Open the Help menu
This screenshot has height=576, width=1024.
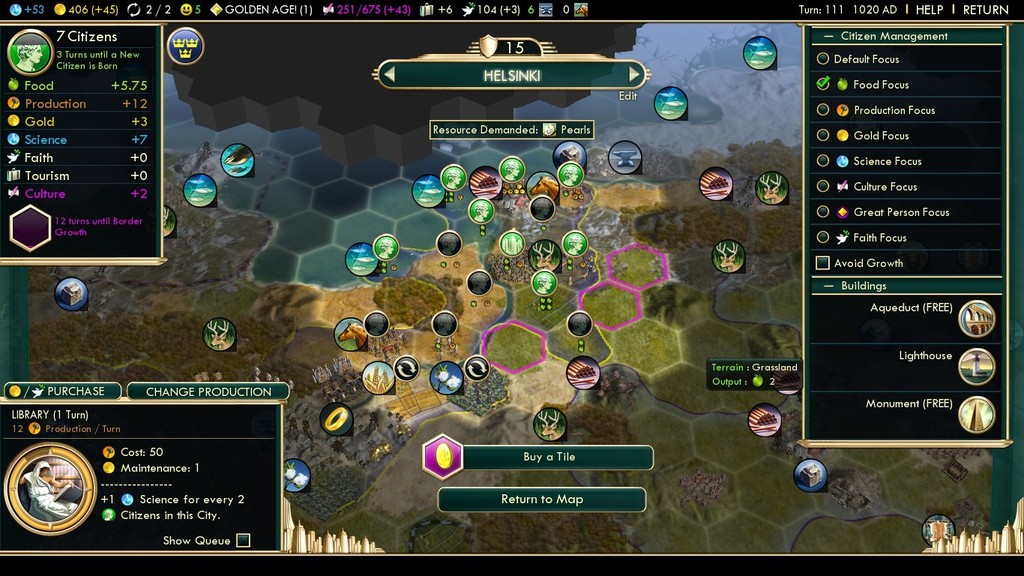tap(929, 9)
